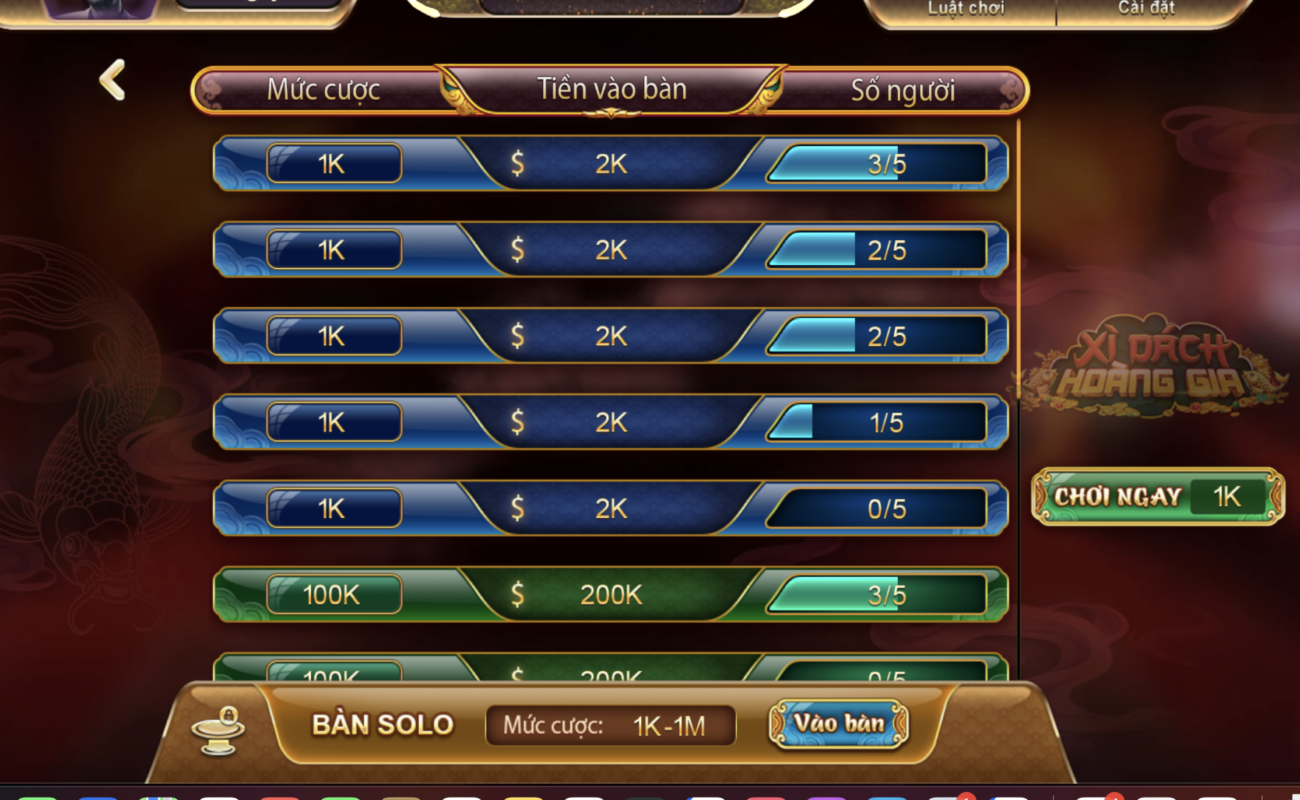Enter the empty 1K table with 0/5
This screenshot has width=1300, height=800.
click(610, 509)
